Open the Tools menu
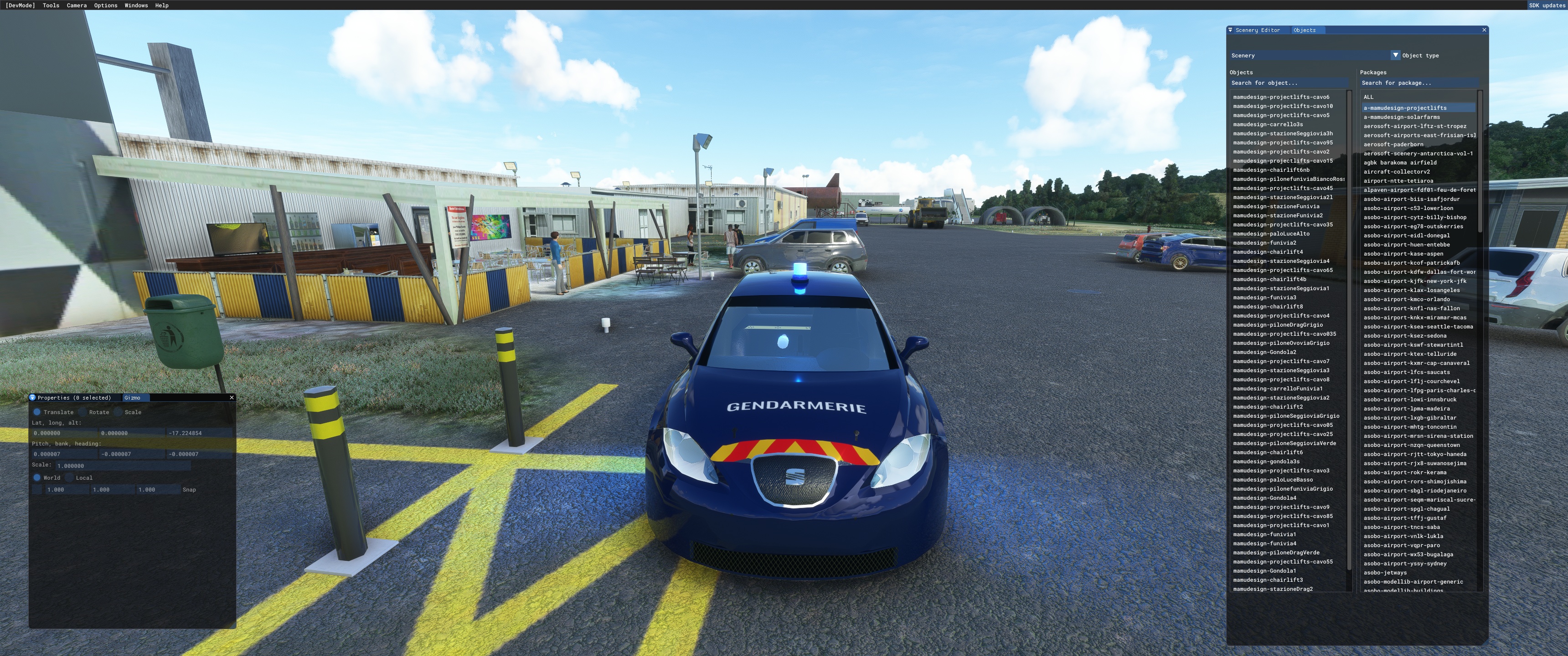The width and height of the screenshot is (1568, 656). coord(51,5)
